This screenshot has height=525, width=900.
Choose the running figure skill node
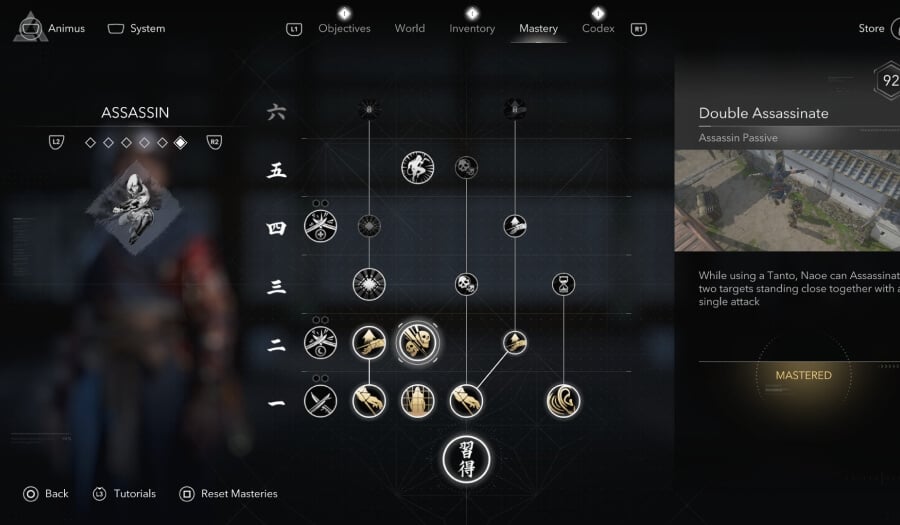(417, 168)
